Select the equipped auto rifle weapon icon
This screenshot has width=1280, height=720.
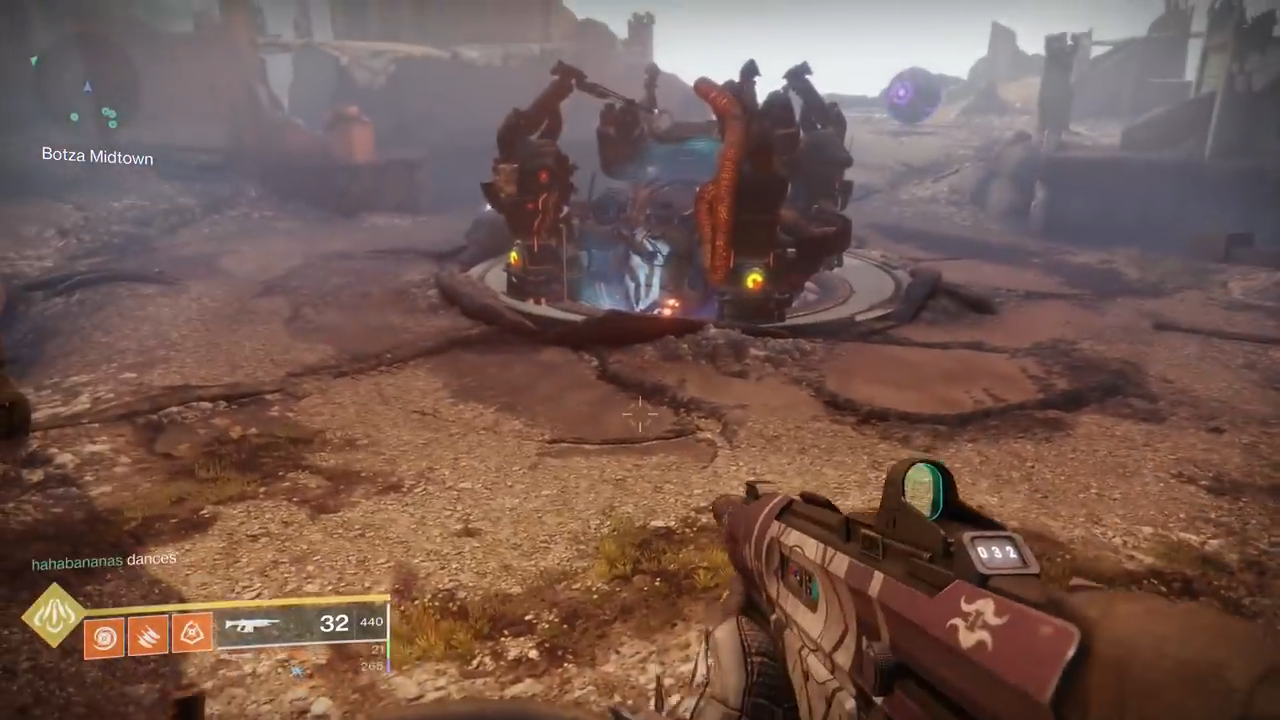[253, 625]
